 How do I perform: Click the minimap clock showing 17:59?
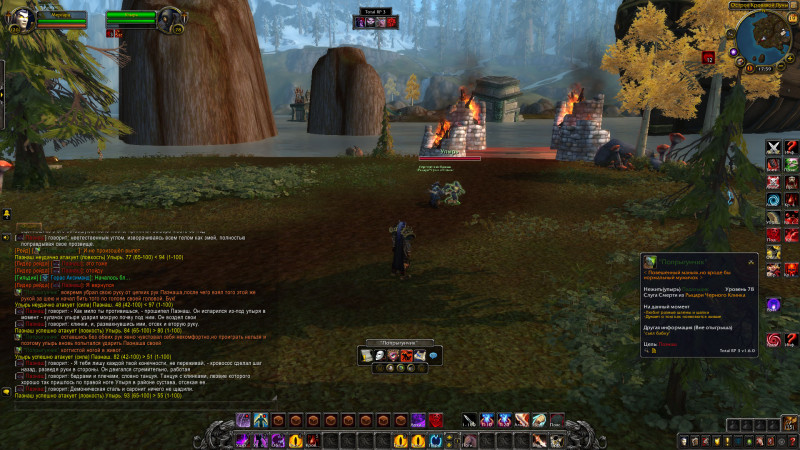coord(765,70)
